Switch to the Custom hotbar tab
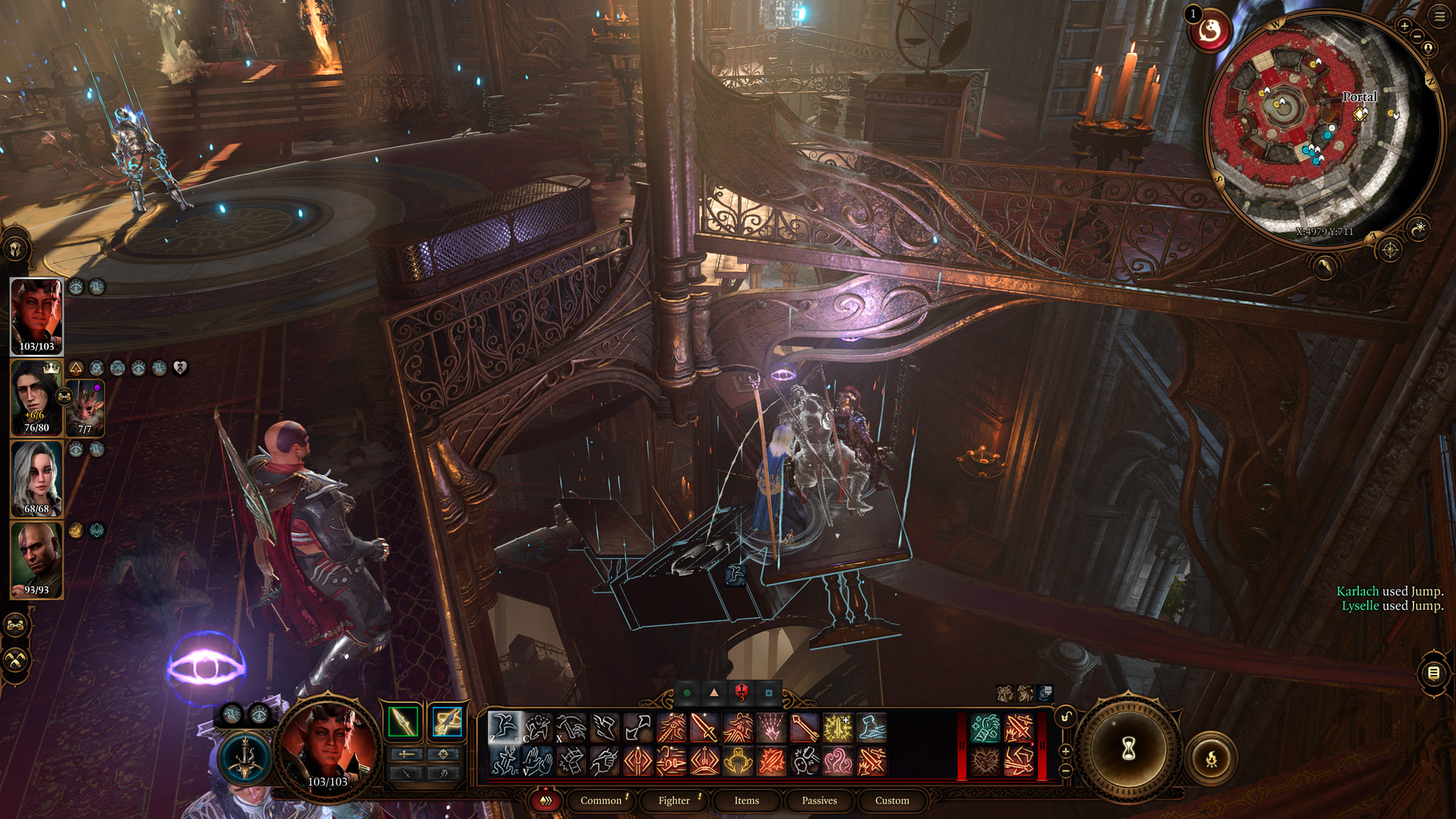The height and width of the screenshot is (819, 1456). coord(892,801)
